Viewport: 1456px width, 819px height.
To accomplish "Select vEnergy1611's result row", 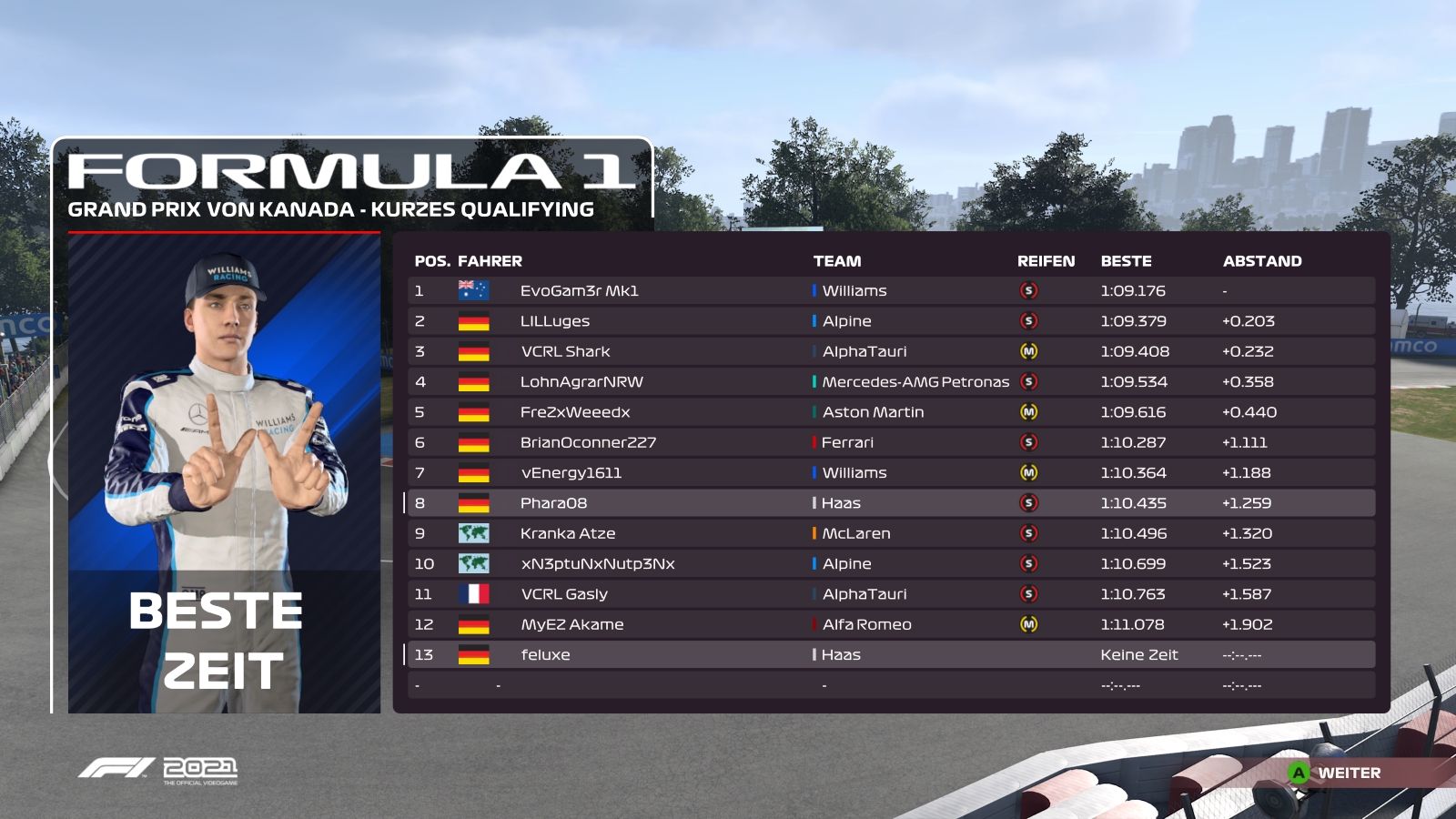I will click(571, 473).
